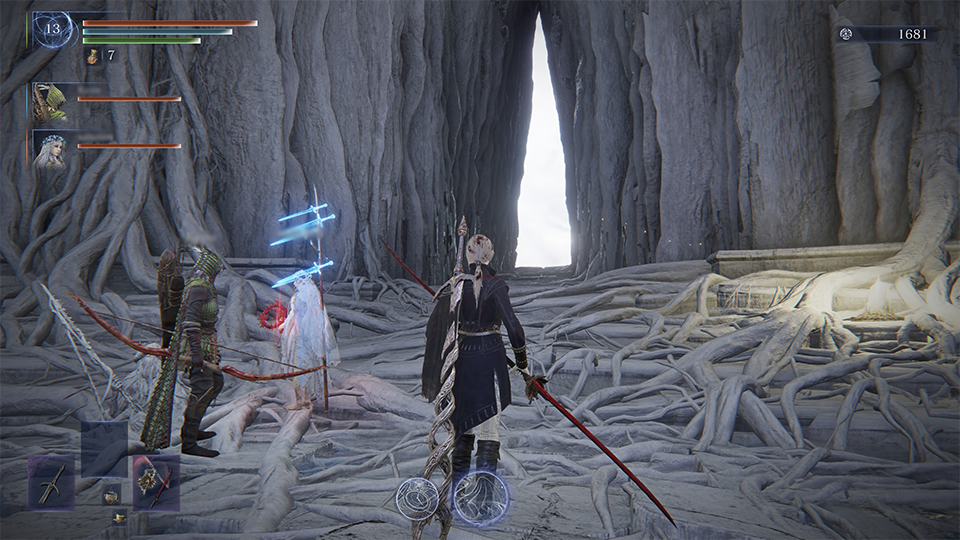This screenshot has width=960, height=540.
Task: Activate the larger glowing ultimate art icon
Action: [480, 497]
